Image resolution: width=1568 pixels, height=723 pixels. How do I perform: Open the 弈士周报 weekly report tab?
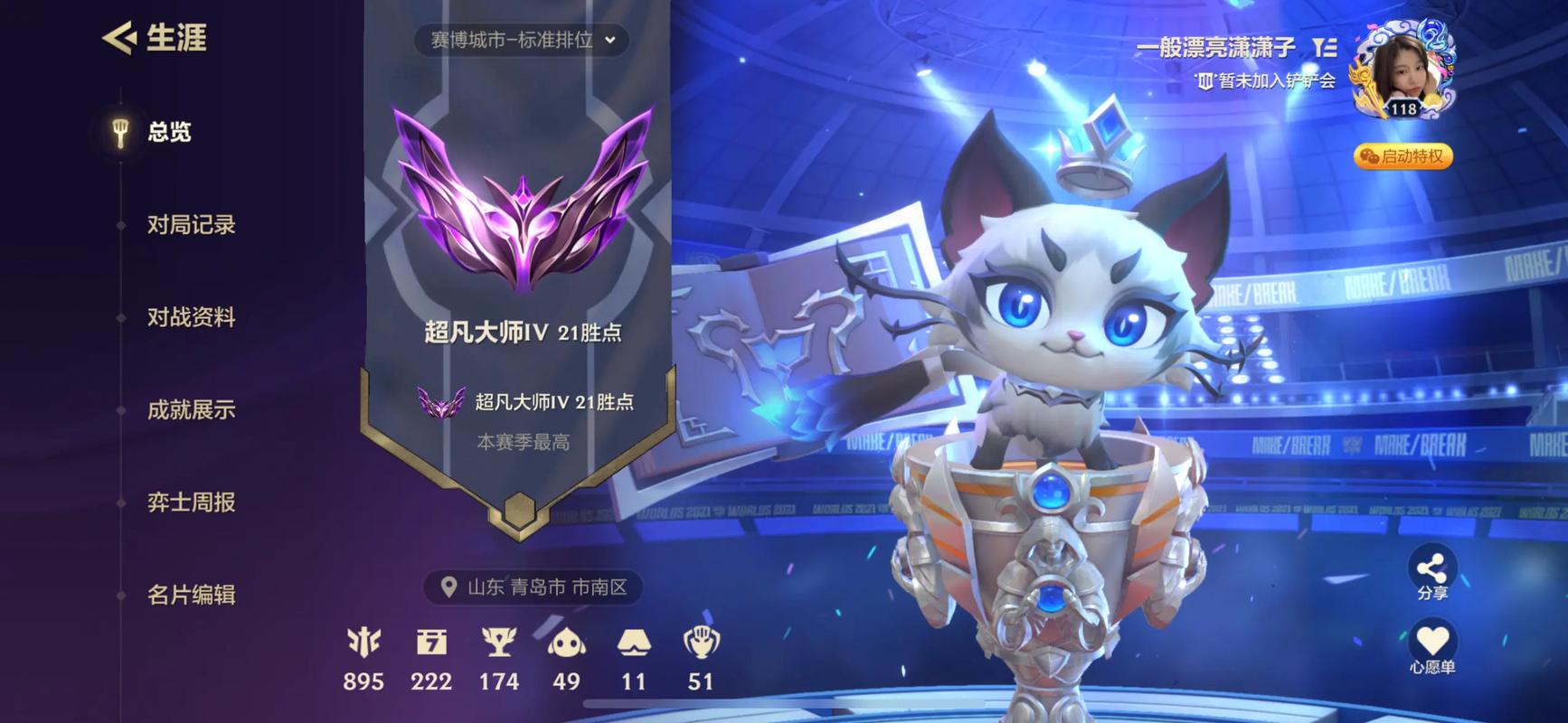tap(191, 502)
